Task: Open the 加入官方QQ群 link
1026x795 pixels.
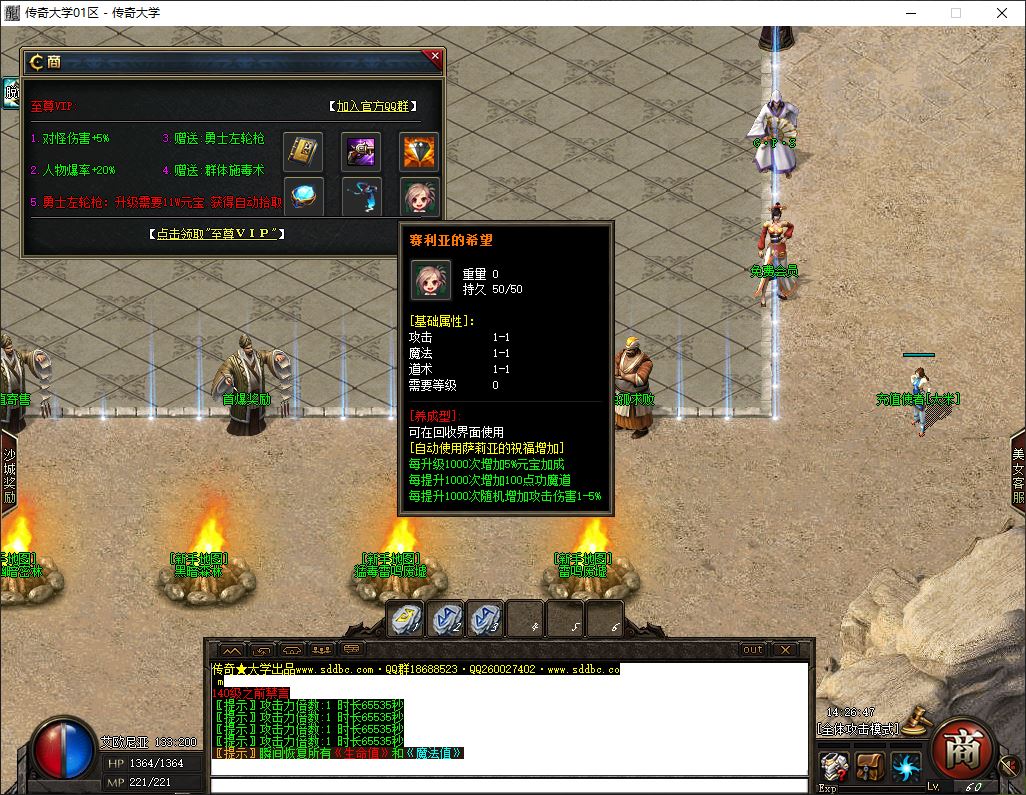Action: pos(373,106)
